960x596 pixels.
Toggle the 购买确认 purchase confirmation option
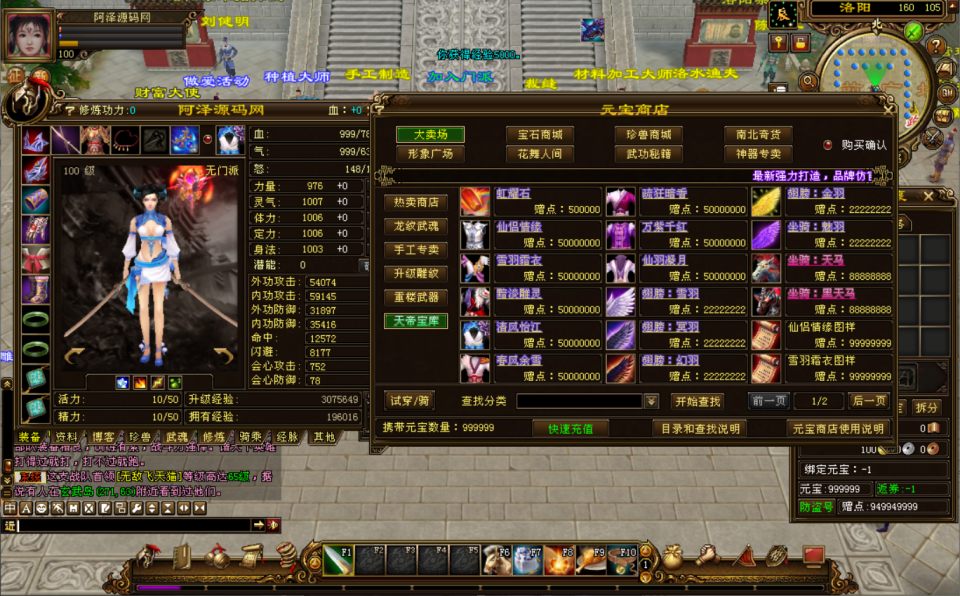pos(828,145)
